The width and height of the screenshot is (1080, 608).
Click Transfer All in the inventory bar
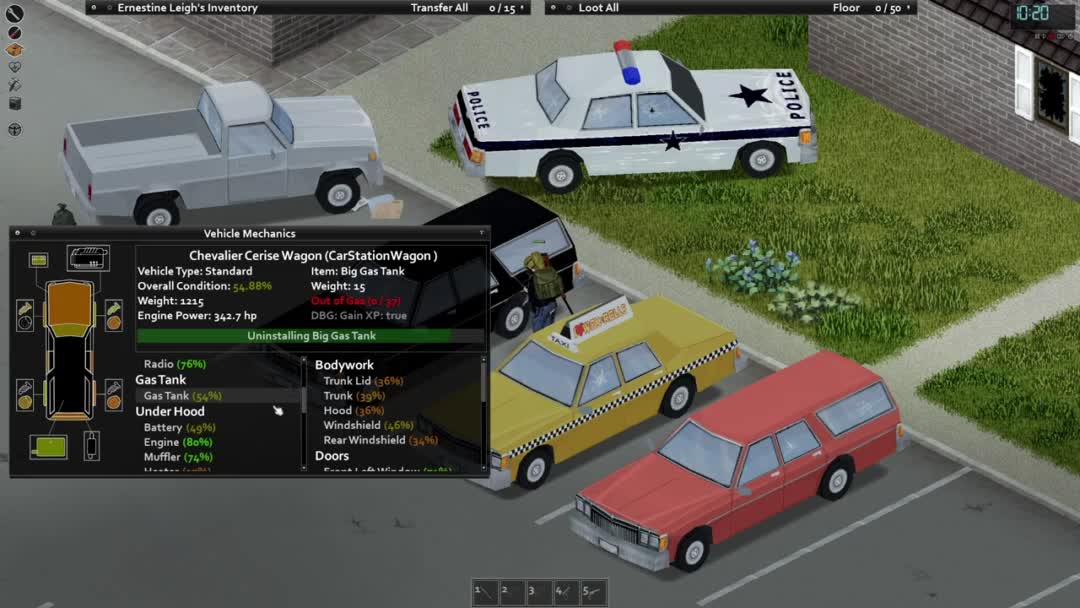pos(439,8)
